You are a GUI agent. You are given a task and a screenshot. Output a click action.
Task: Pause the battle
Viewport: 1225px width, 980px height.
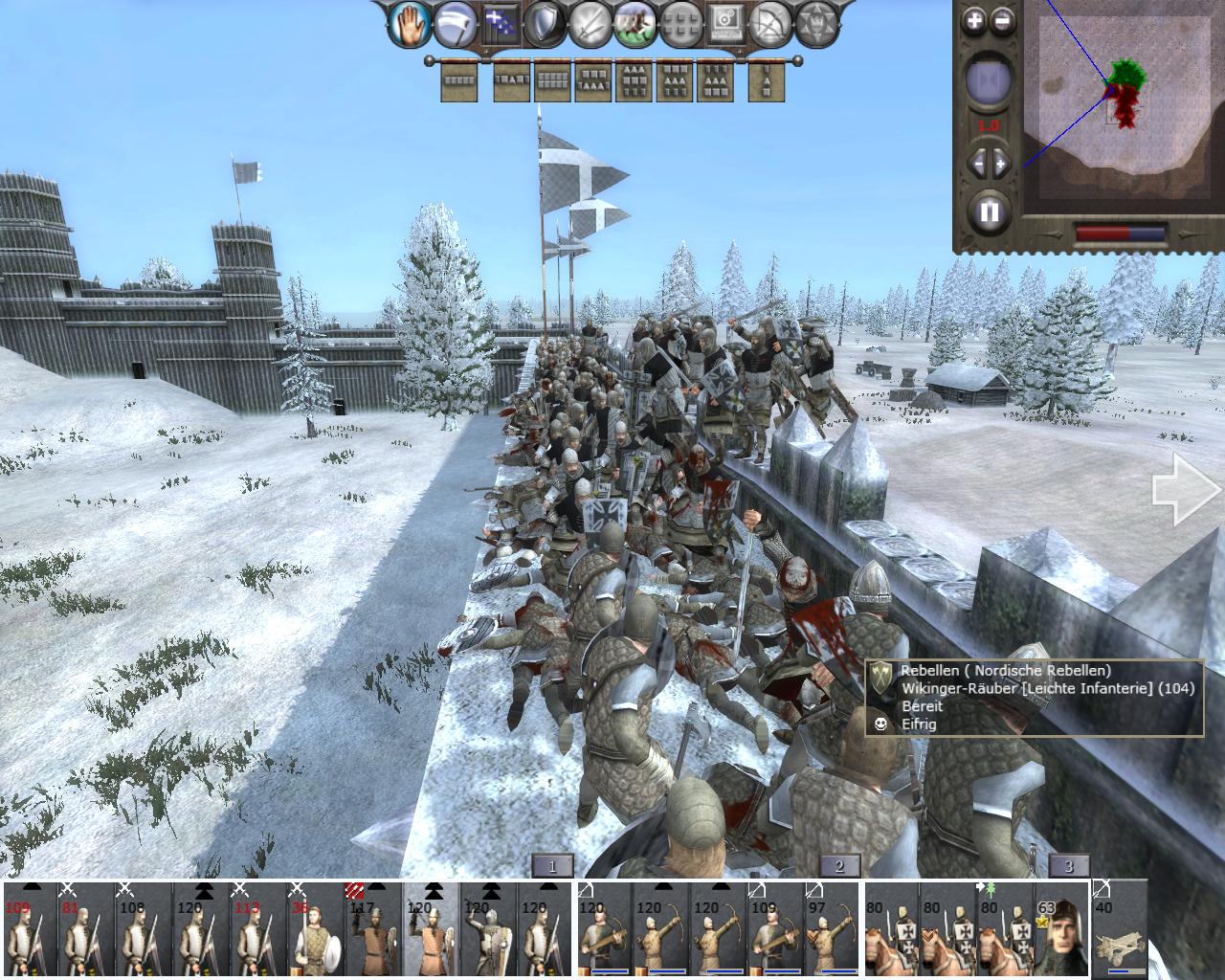click(x=989, y=211)
